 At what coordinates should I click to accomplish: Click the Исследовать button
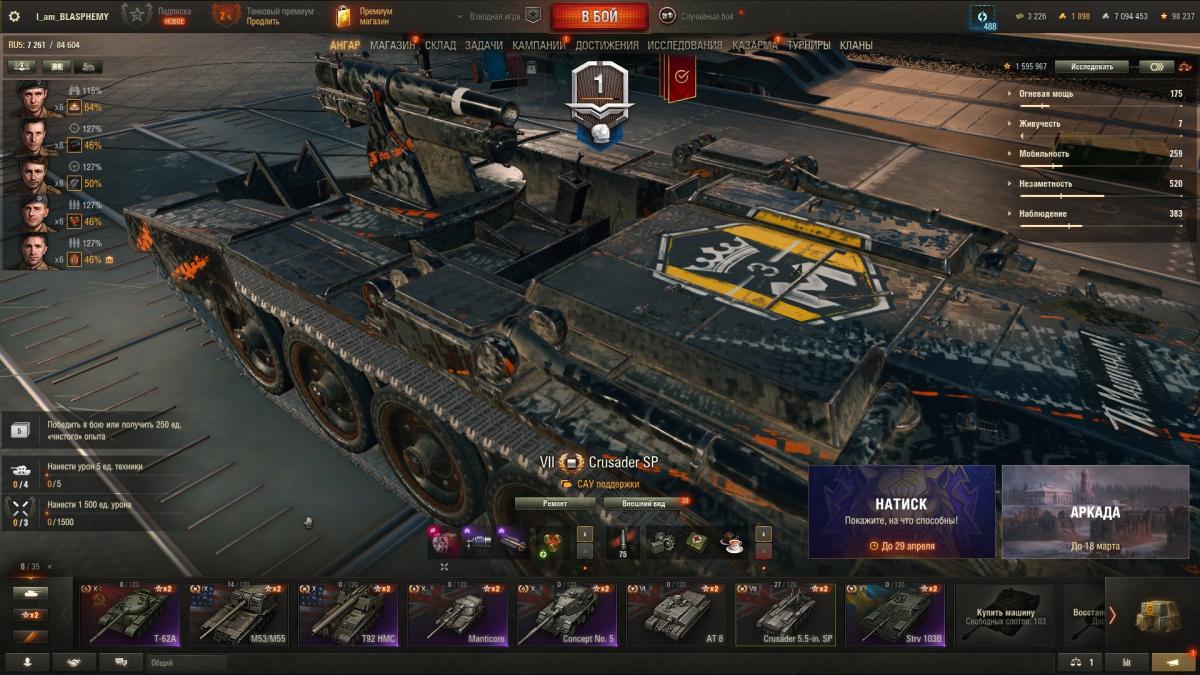1091,67
